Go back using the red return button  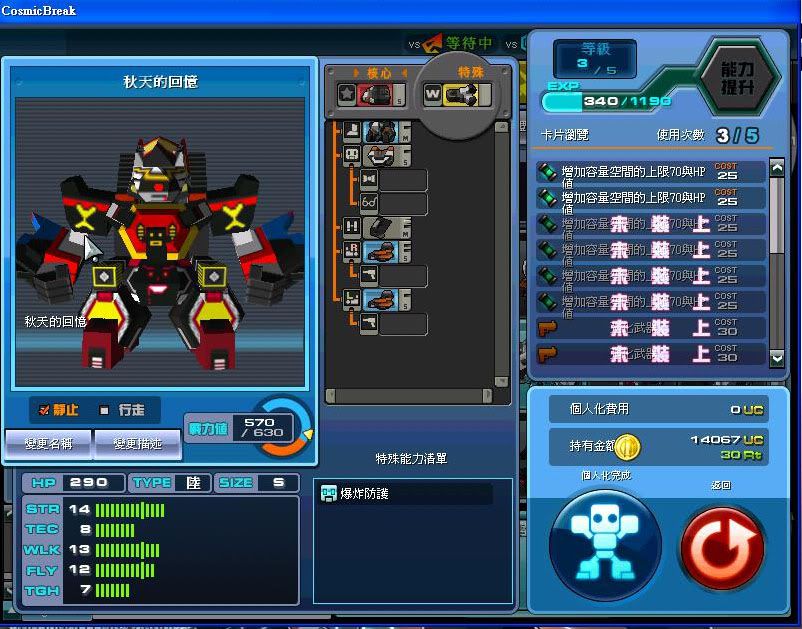722,547
